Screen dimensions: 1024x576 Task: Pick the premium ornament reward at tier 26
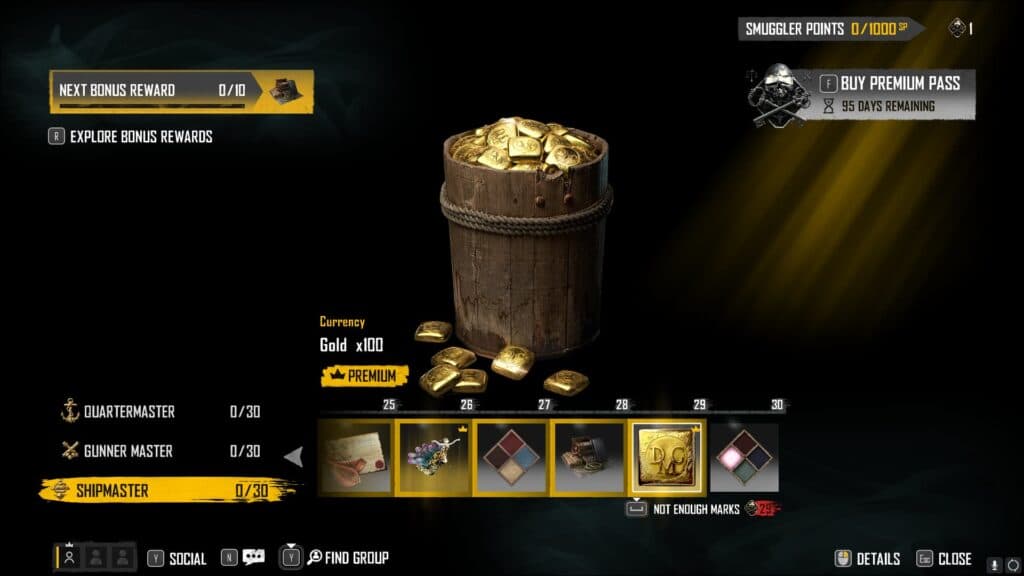[x=434, y=458]
